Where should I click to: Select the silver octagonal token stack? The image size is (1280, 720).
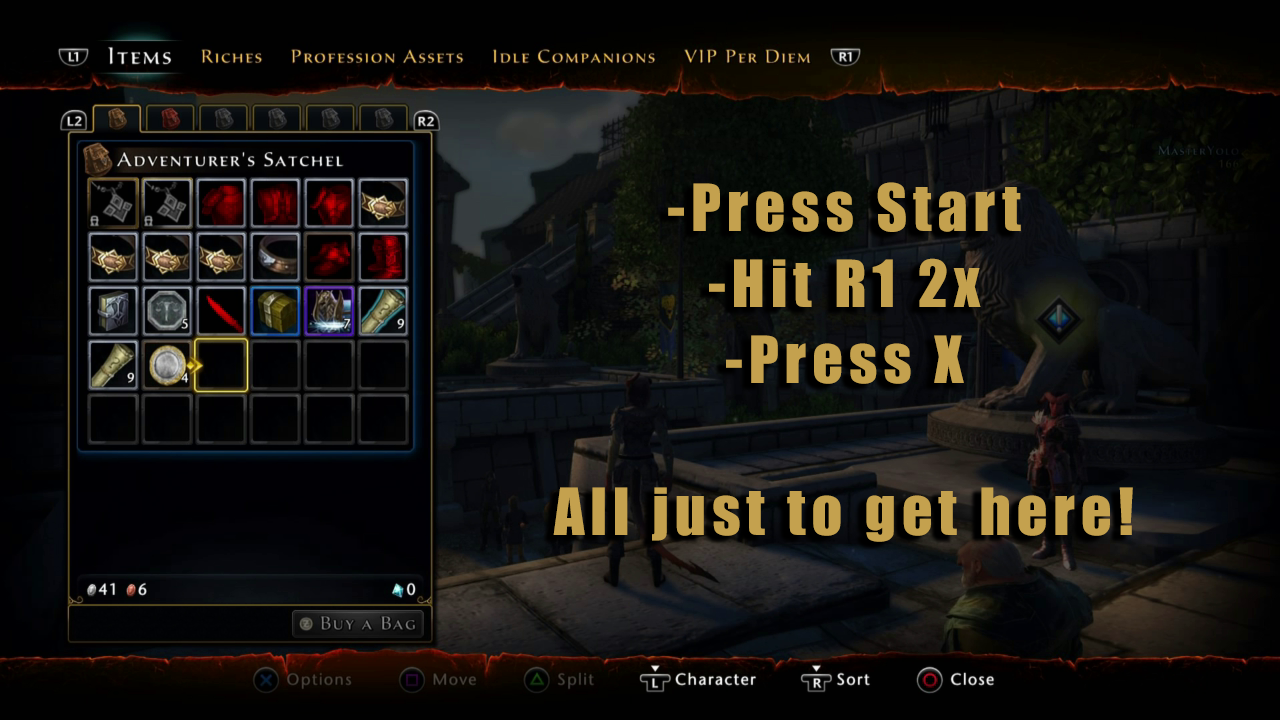[167, 311]
